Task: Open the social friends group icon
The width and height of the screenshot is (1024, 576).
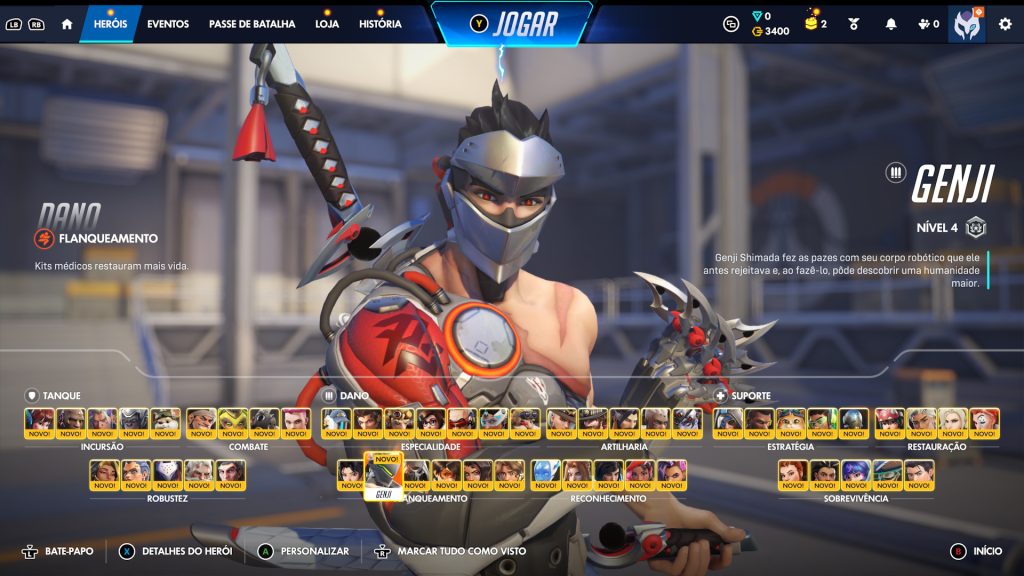Action: (x=928, y=24)
